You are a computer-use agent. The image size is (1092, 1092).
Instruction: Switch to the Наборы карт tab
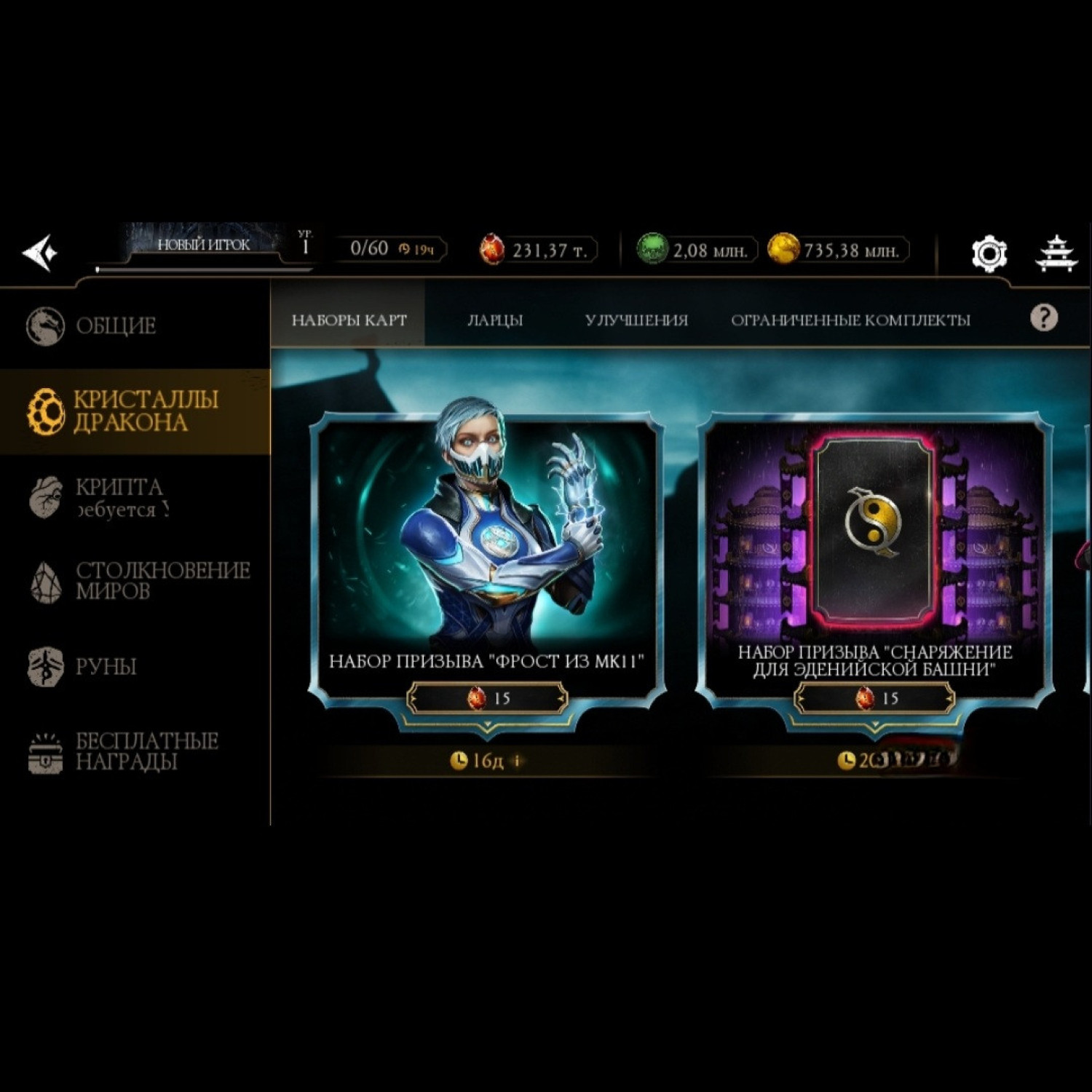pyautogui.click(x=349, y=320)
